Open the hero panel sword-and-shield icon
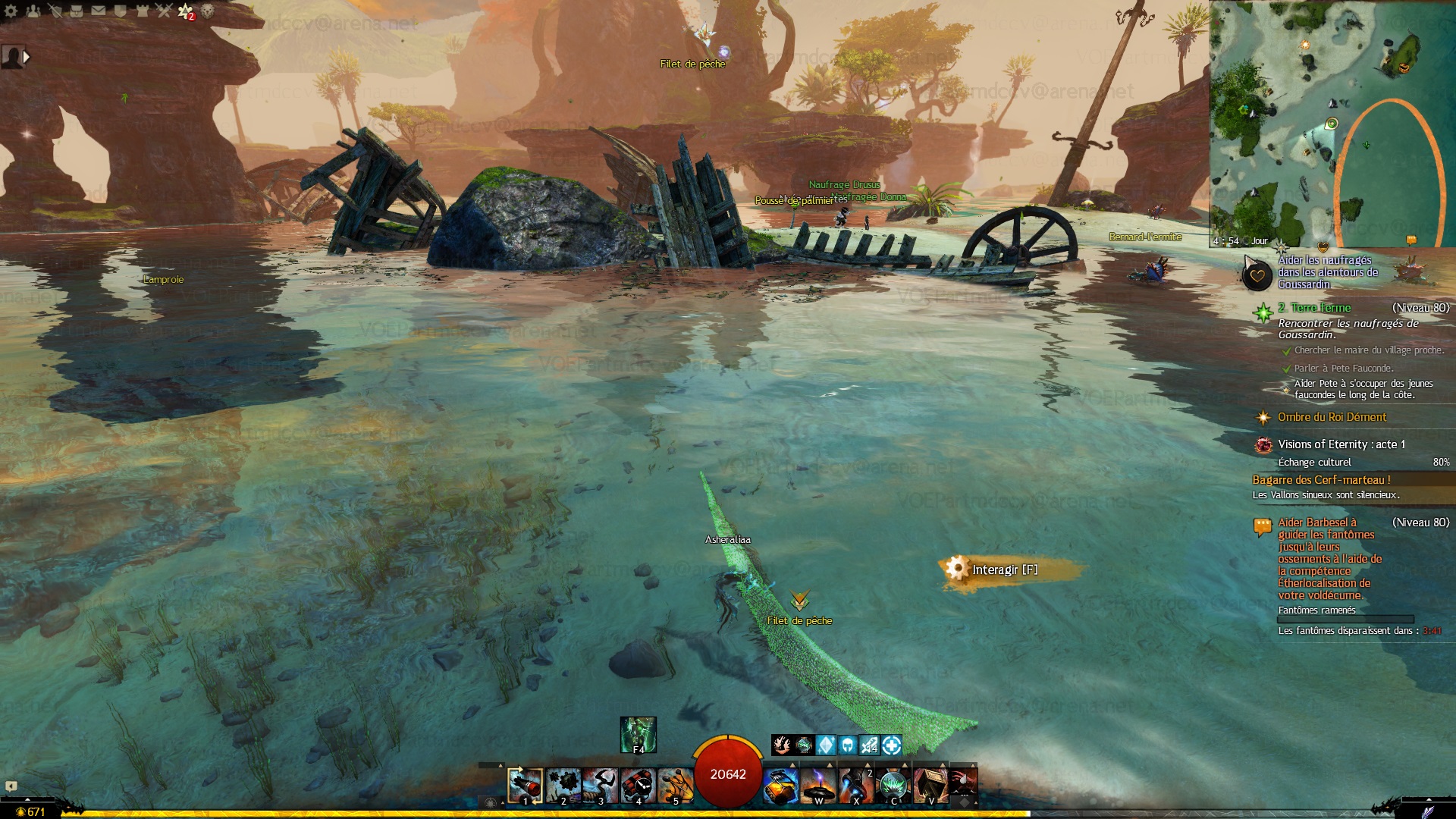Screen dimensions: 1456x819 pos(55,11)
